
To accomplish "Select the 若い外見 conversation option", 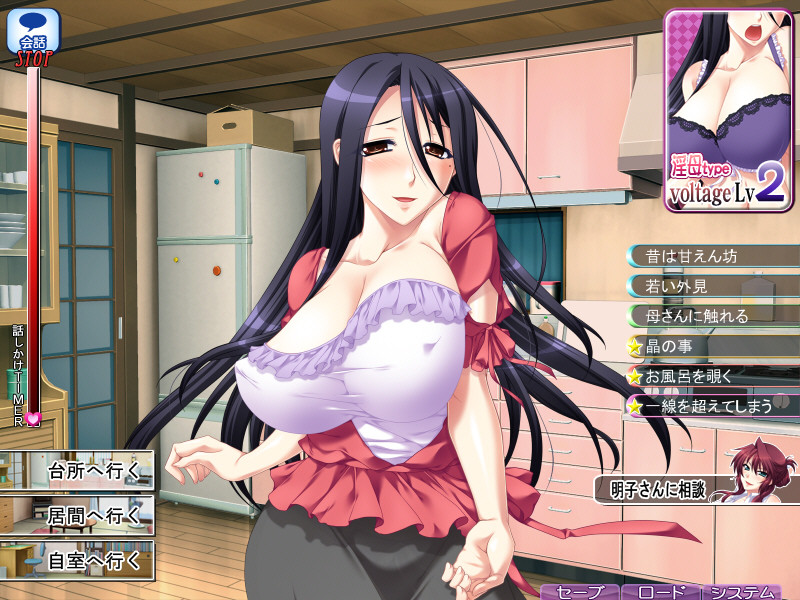I will pyautogui.click(x=710, y=286).
